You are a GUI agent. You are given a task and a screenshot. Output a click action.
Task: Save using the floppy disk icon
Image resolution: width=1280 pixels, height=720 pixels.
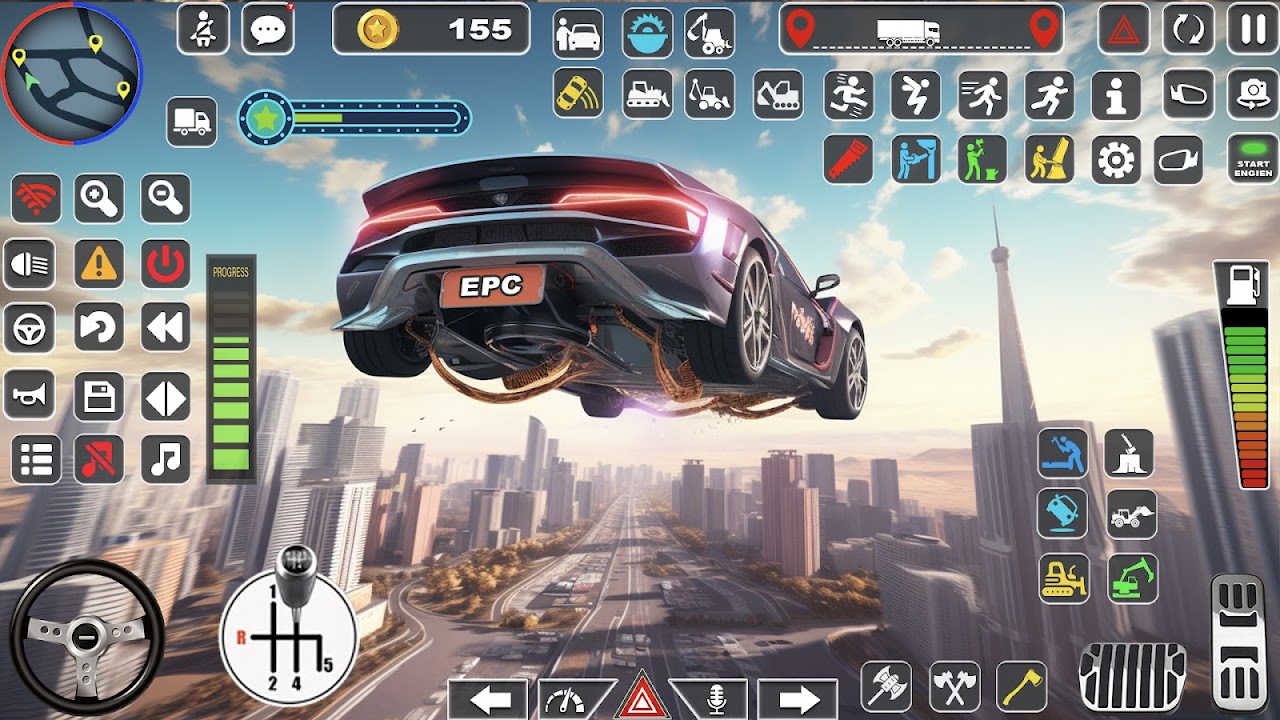coord(99,397)
